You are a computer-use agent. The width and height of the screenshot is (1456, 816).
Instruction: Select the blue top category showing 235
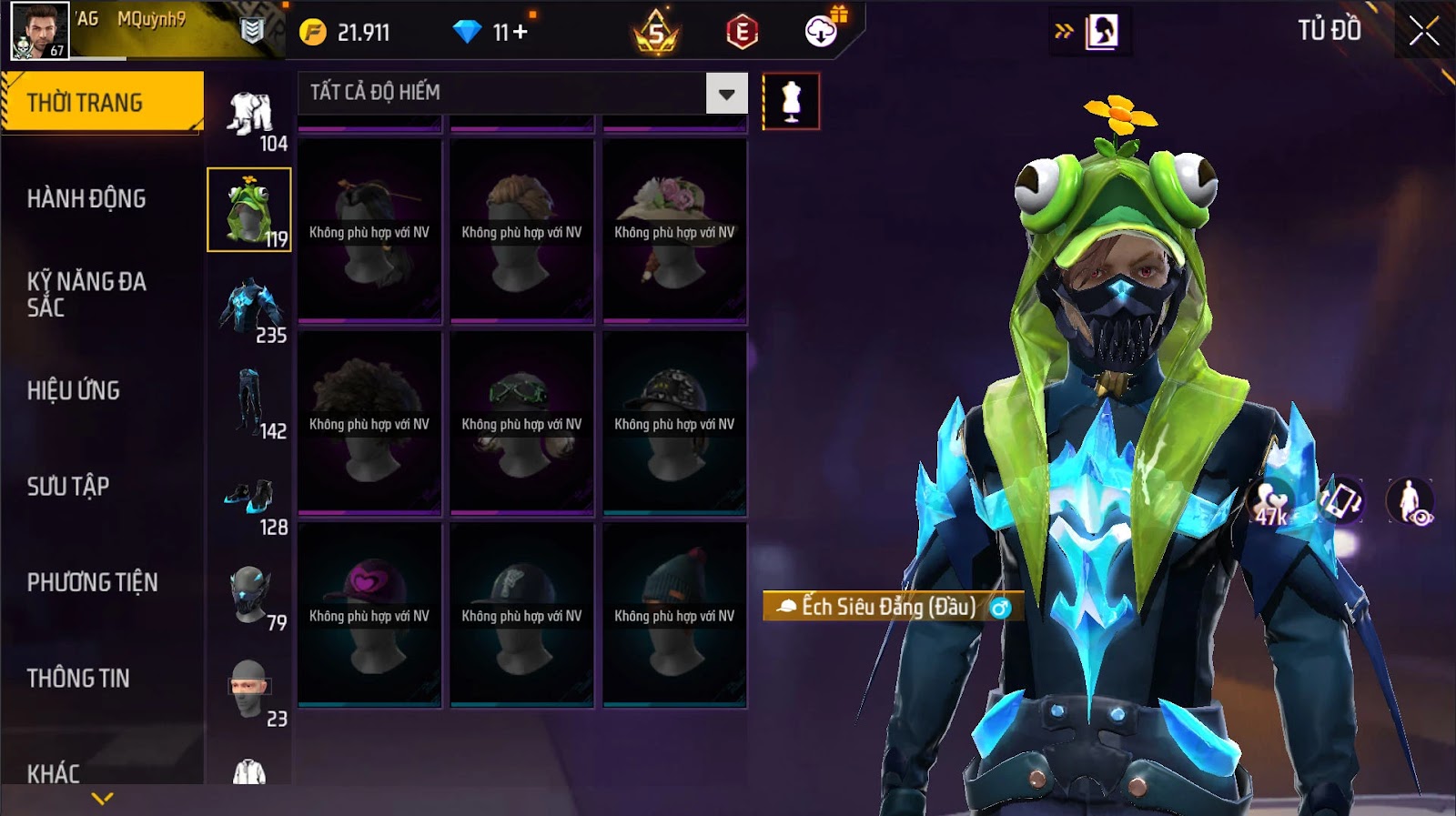point(249,307)
